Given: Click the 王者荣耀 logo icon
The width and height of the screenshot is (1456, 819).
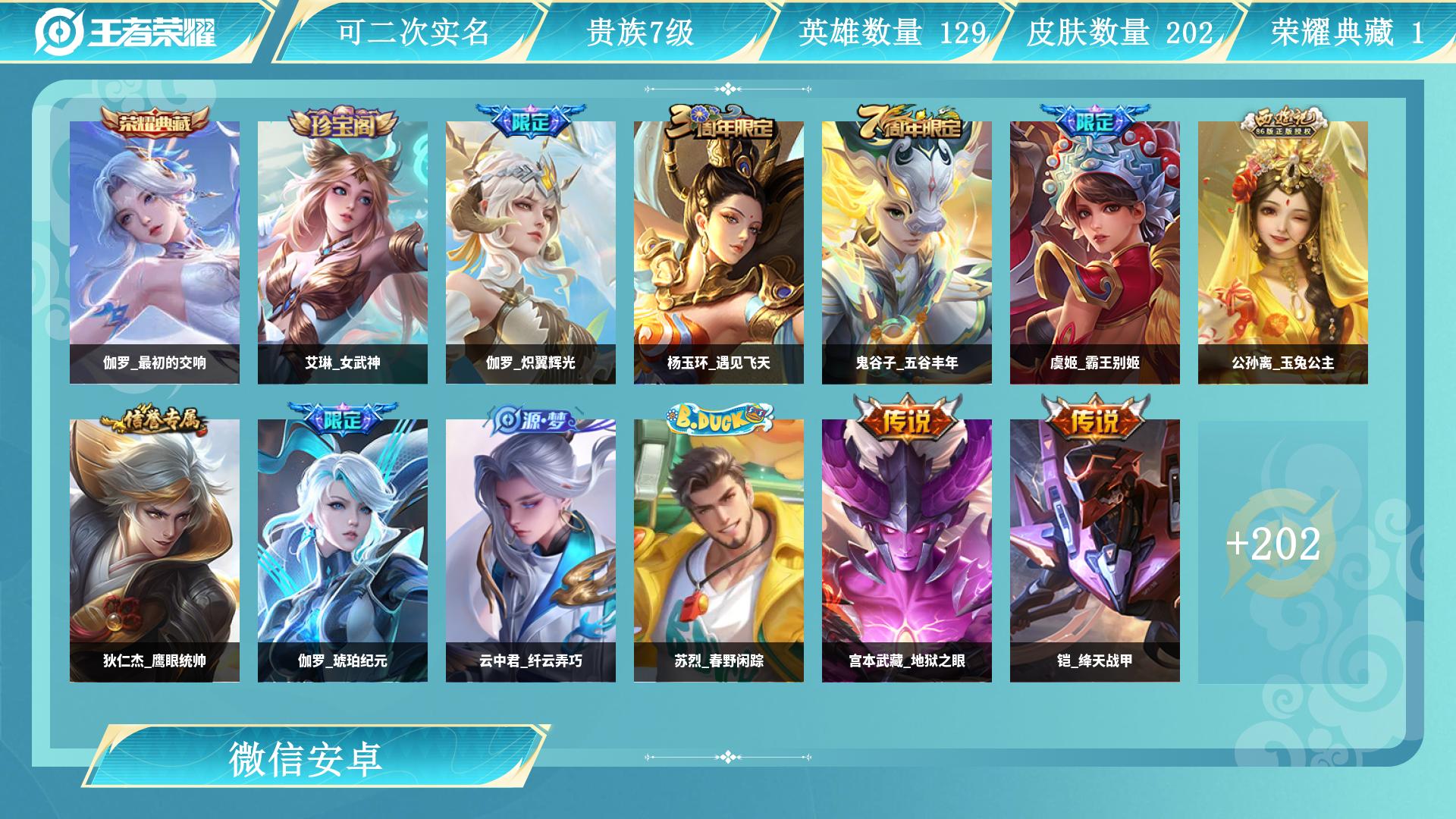Looking at the screenshot, I should point(59,32).
